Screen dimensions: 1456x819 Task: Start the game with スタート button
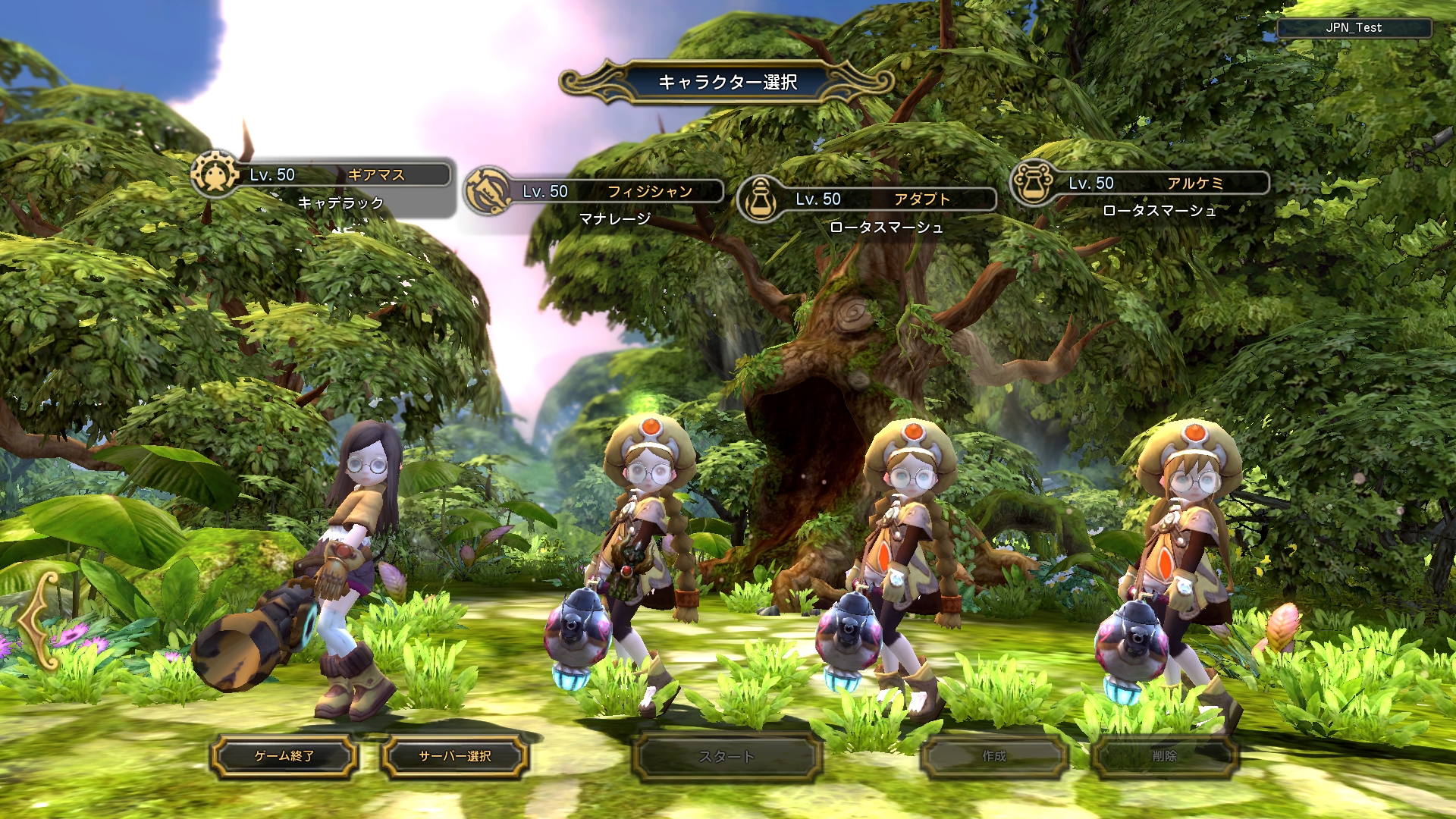point(726,756)
